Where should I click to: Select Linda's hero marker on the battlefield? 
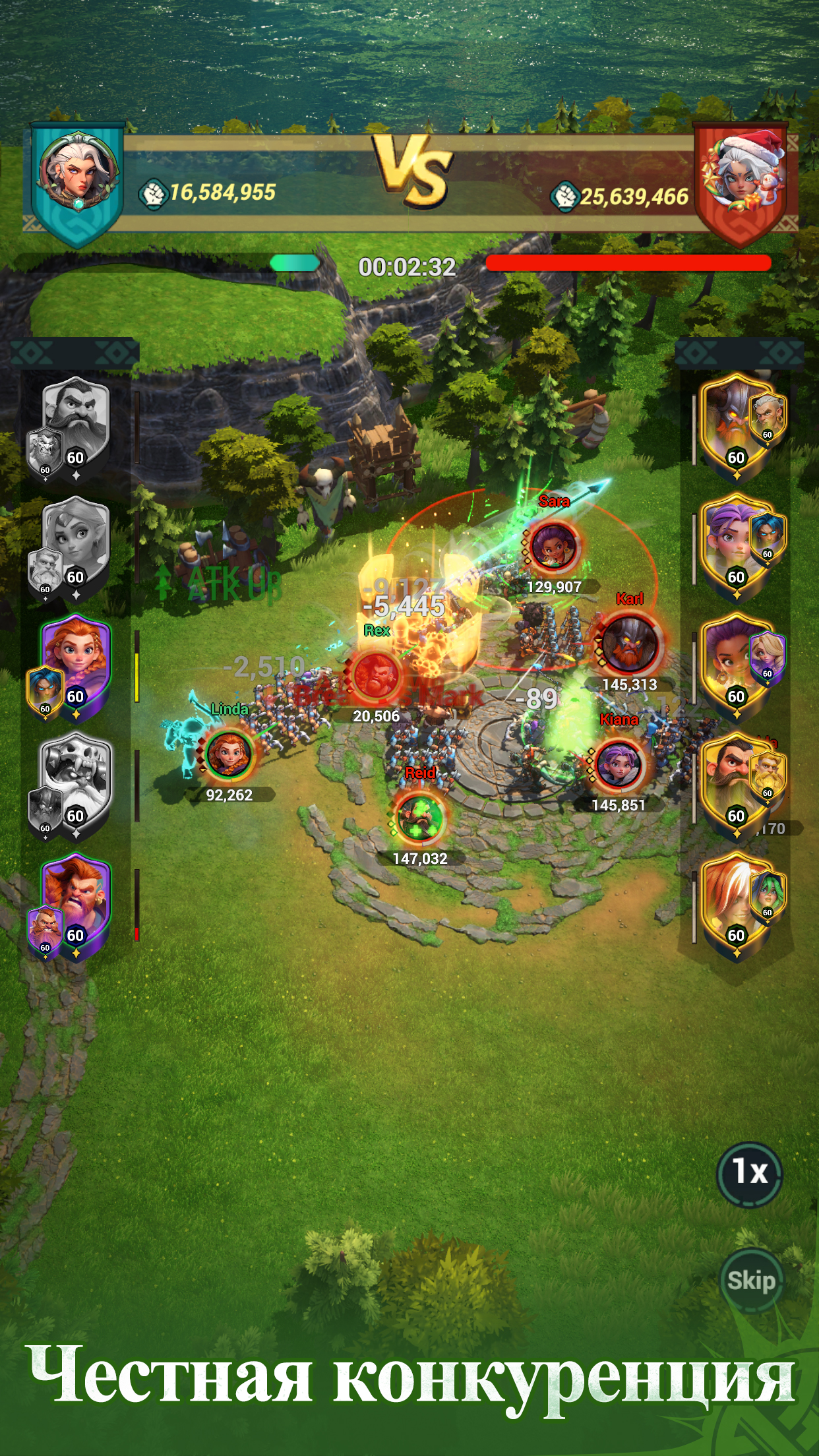(229, 754)
